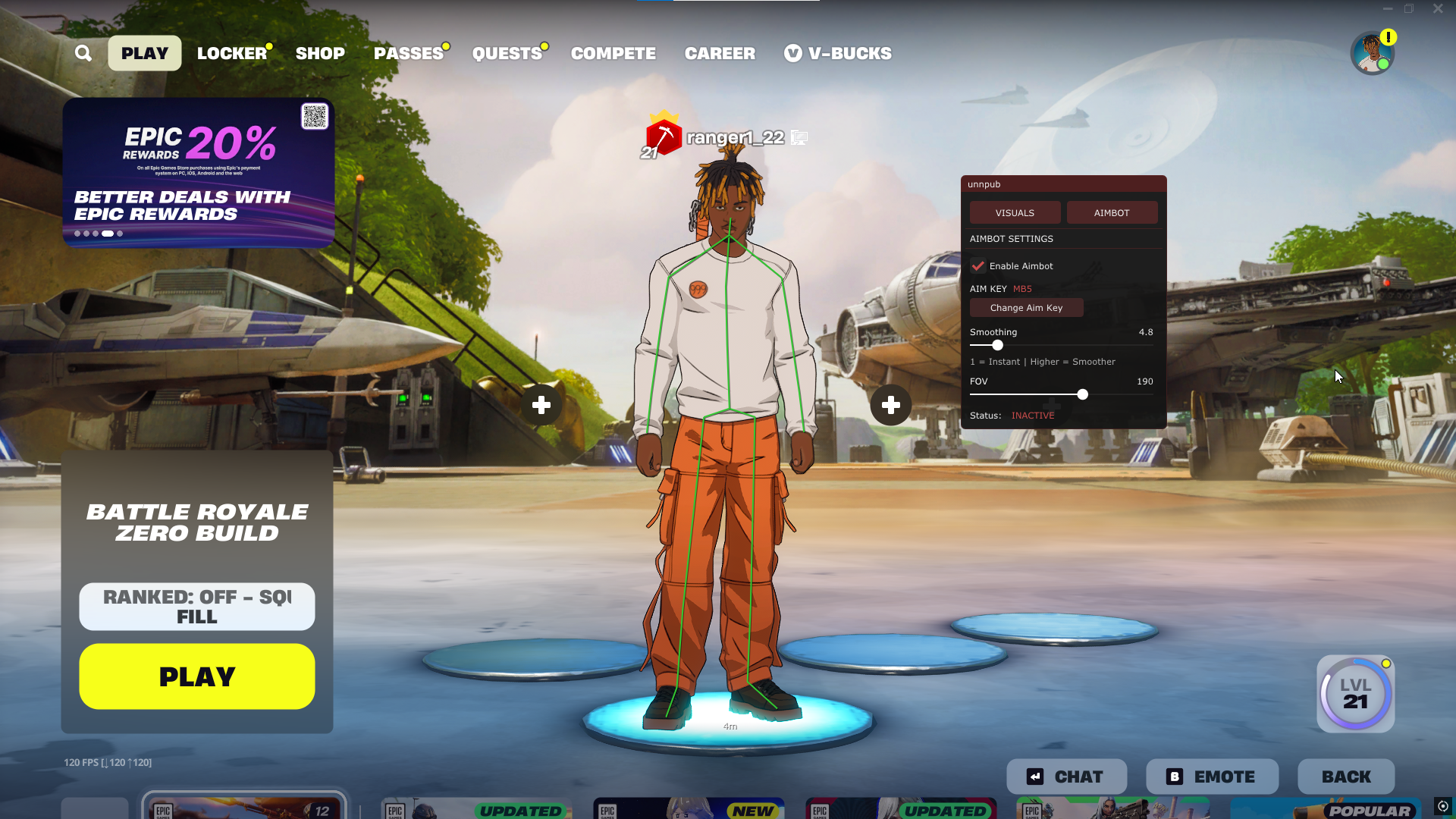Start matchmaking with the yellow Play button
1456x819 pixels.
tap(197, 676)
